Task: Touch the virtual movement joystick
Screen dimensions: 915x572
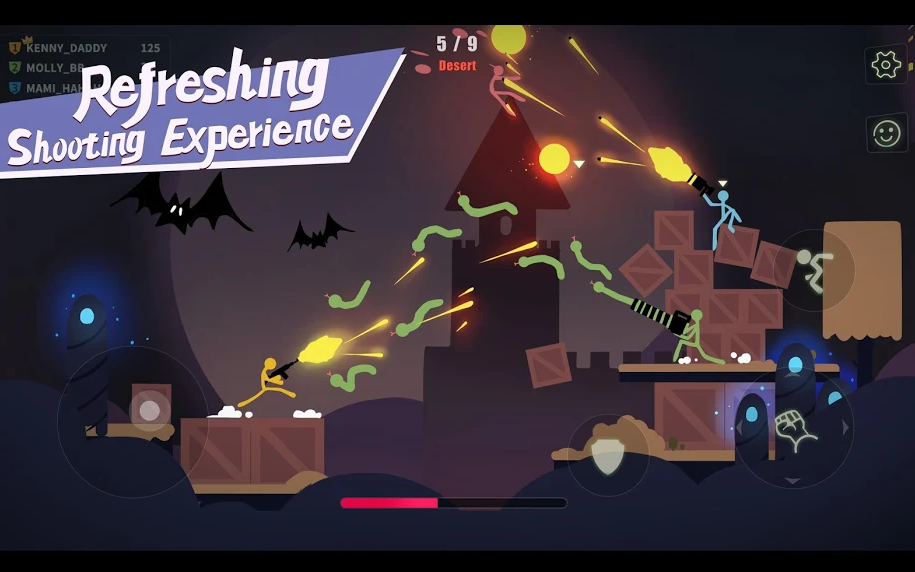Action: pyautogui.click(x=150, y=410)
